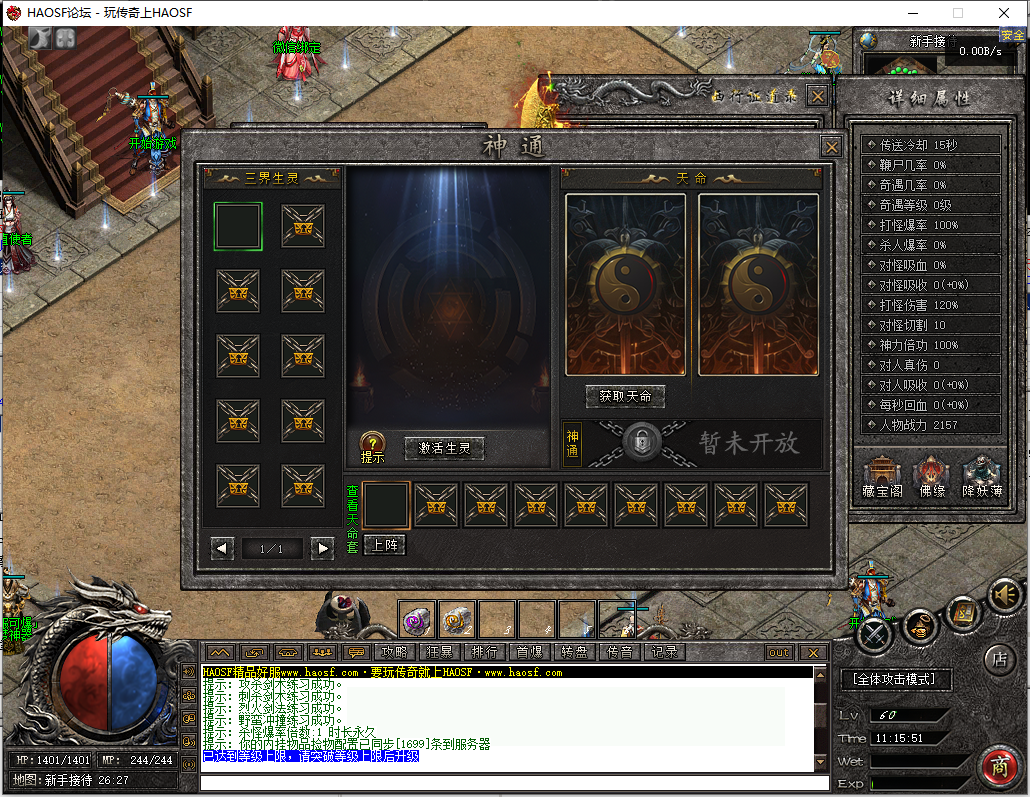Screen dimensions: 1030x797
Task: Open the 记录 log
Action: point(664,652)
